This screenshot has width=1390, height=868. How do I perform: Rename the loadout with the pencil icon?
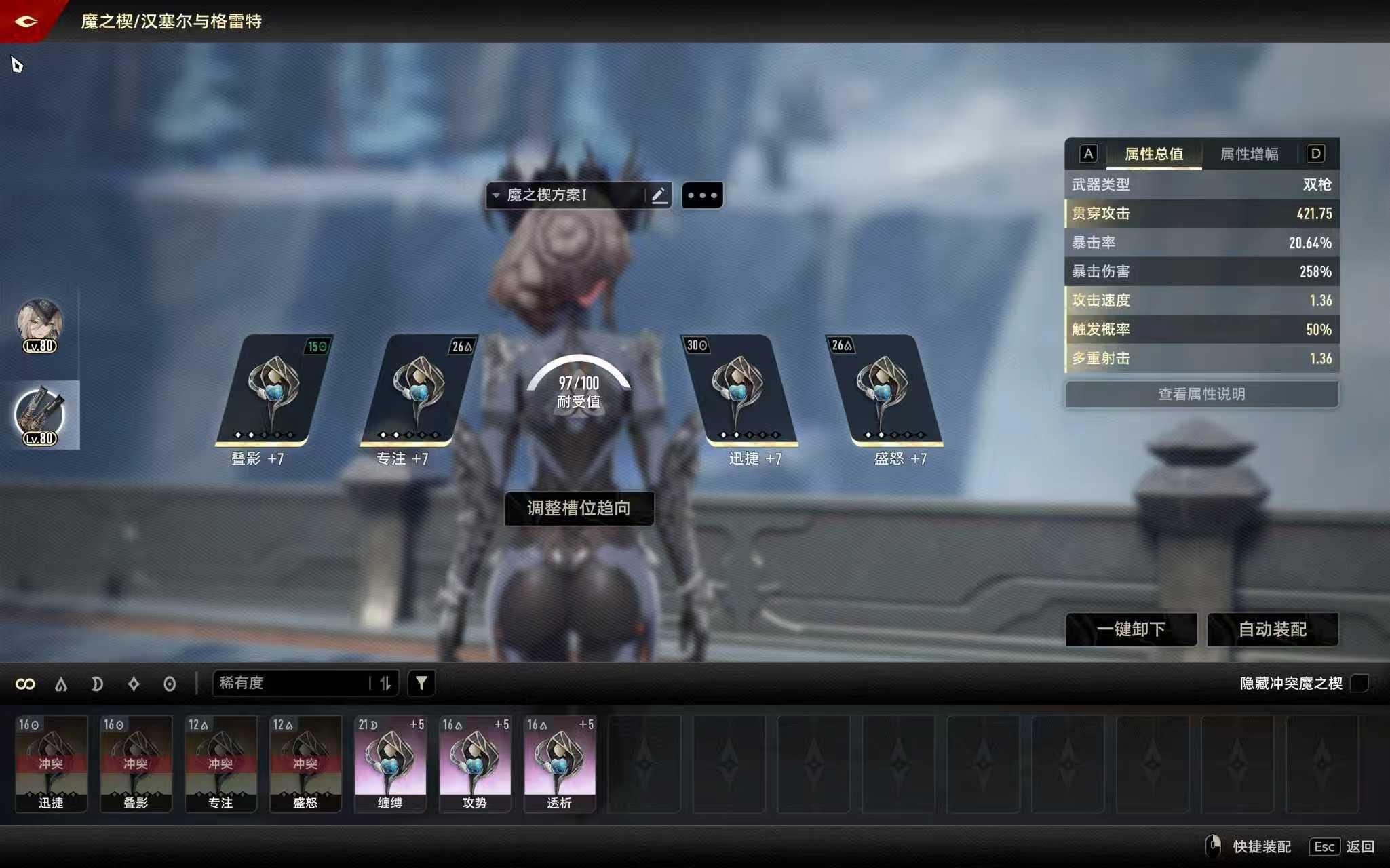point(659,195)
